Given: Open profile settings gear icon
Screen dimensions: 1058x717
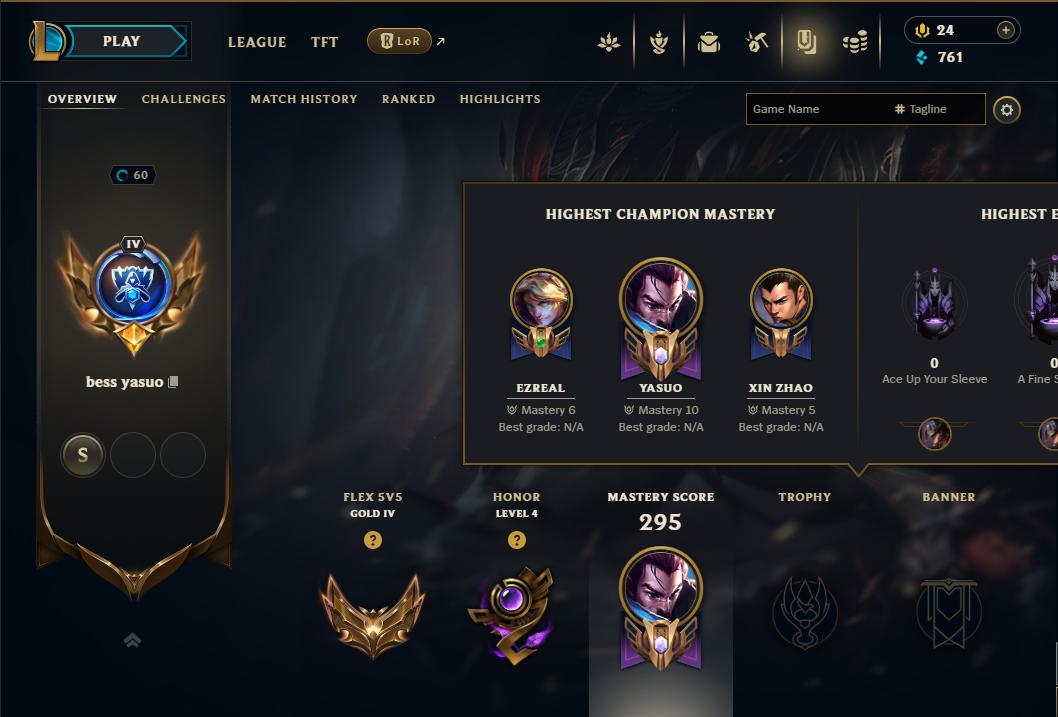Looking at the screenshot, I should (1007, 109).
